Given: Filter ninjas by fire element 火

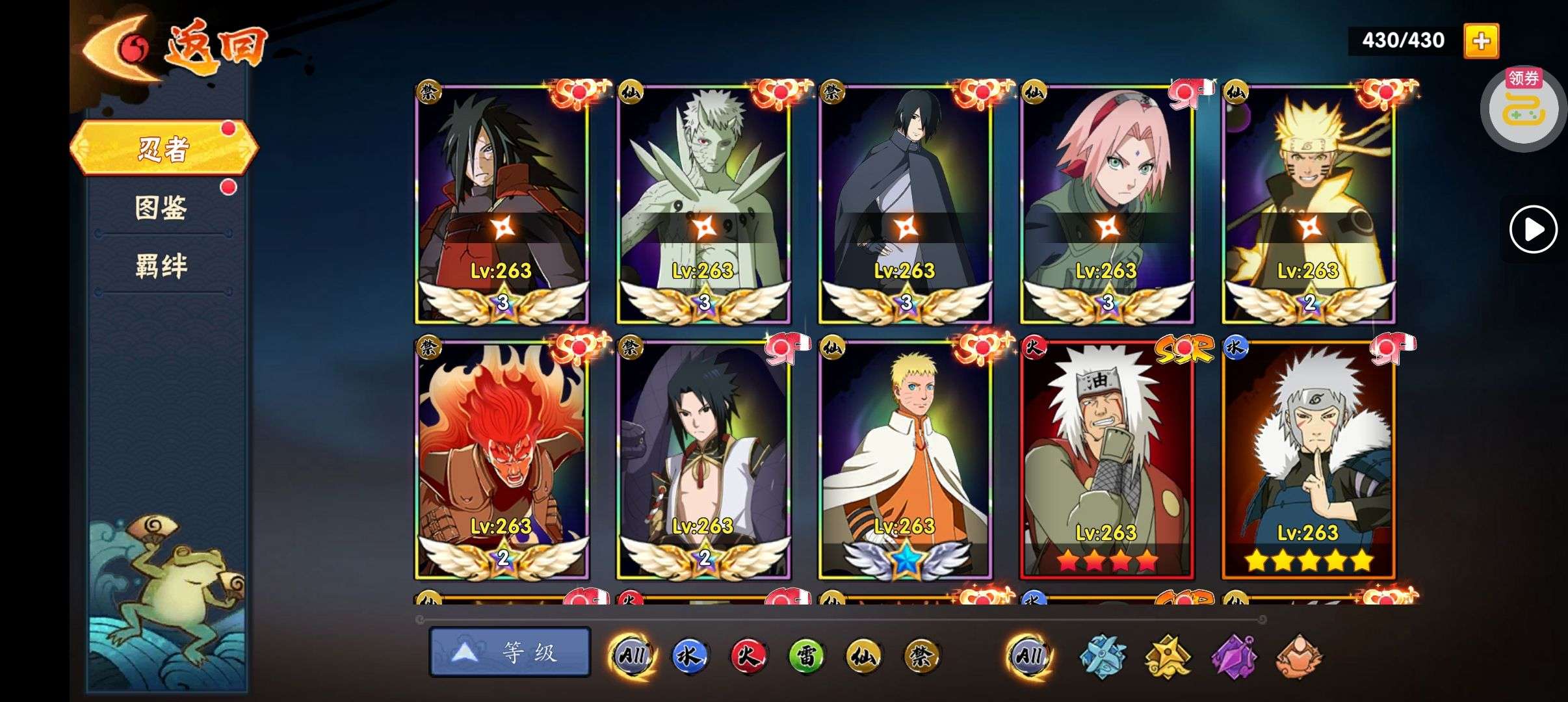Looking at the screenshot, I should (748, 655).
